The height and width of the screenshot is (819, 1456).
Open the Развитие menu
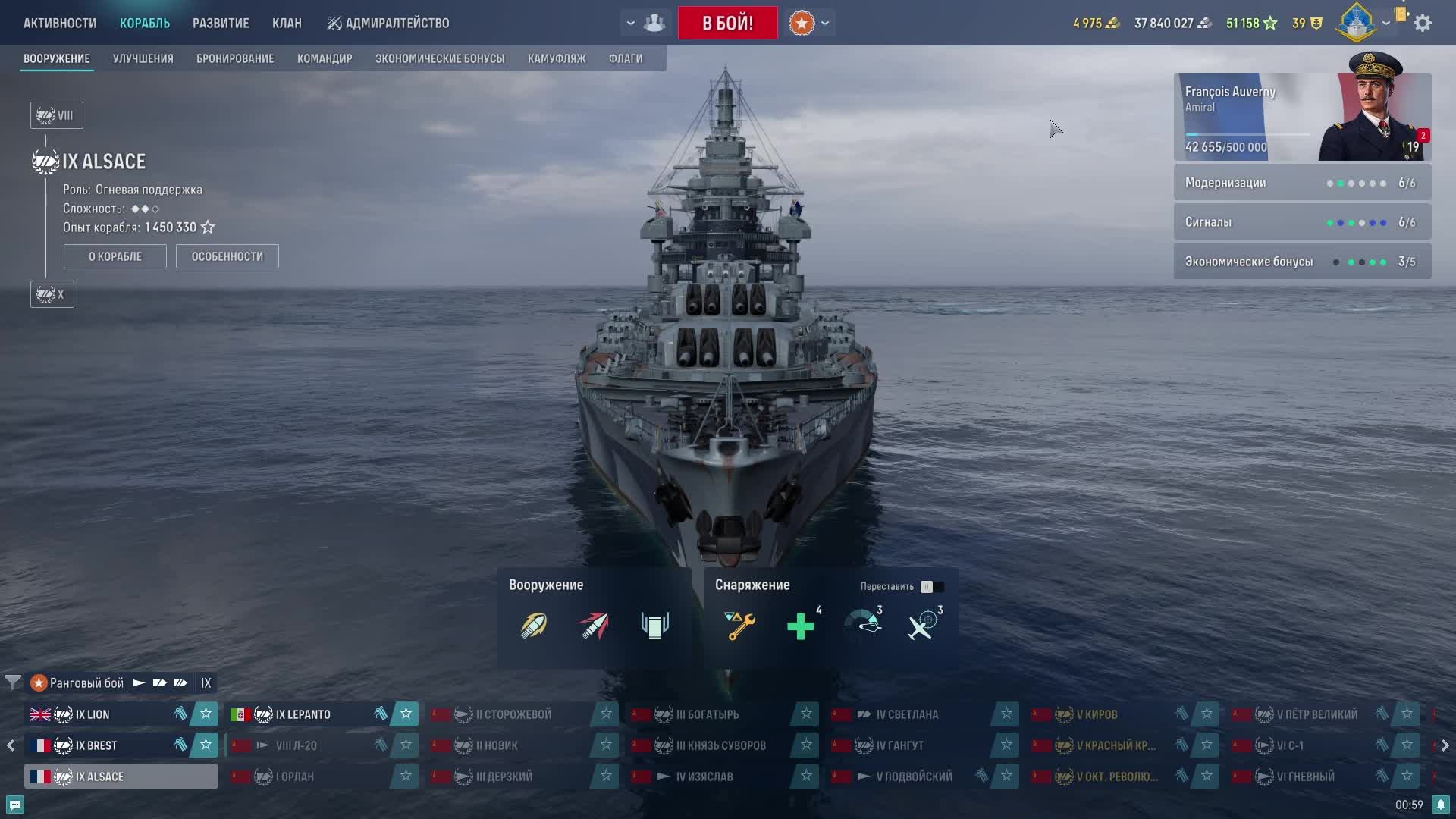[x=221, y=23]
